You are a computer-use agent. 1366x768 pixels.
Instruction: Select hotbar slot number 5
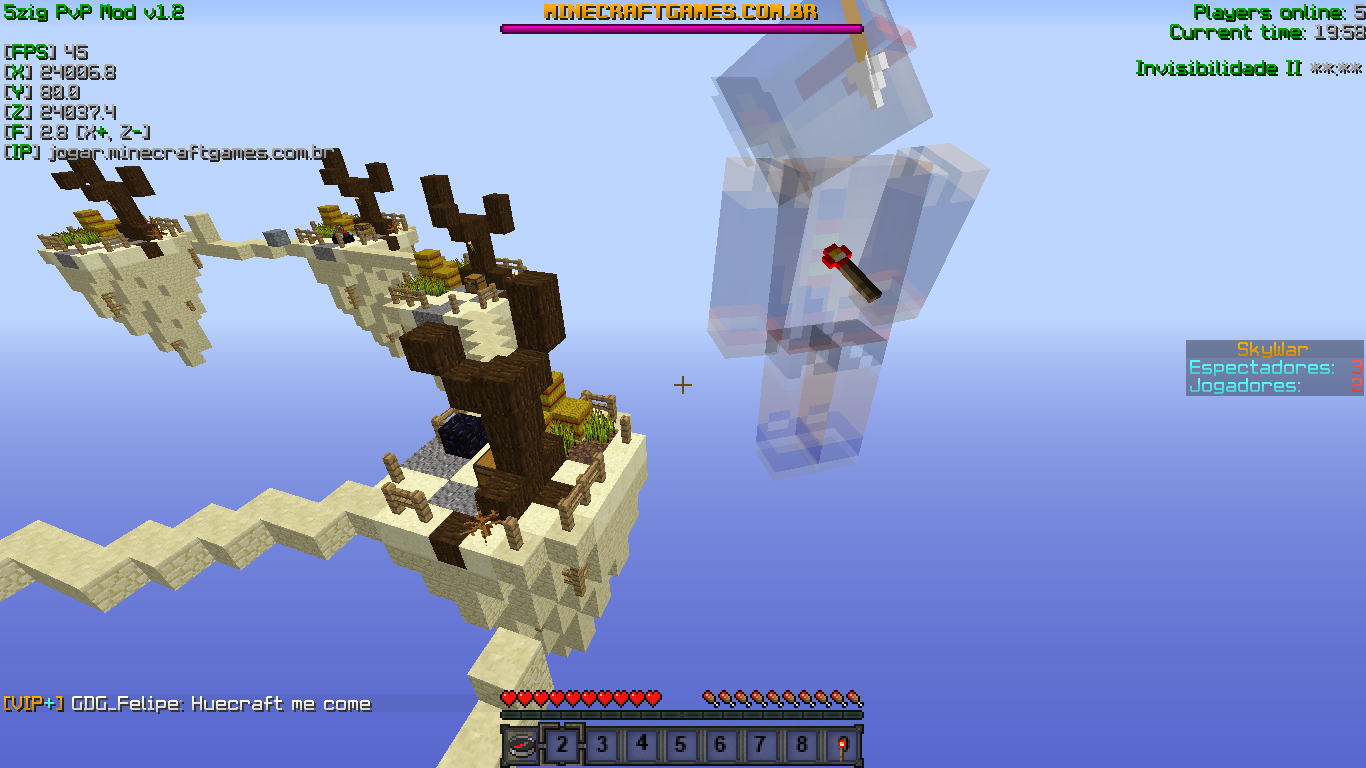tap(681, 745)
